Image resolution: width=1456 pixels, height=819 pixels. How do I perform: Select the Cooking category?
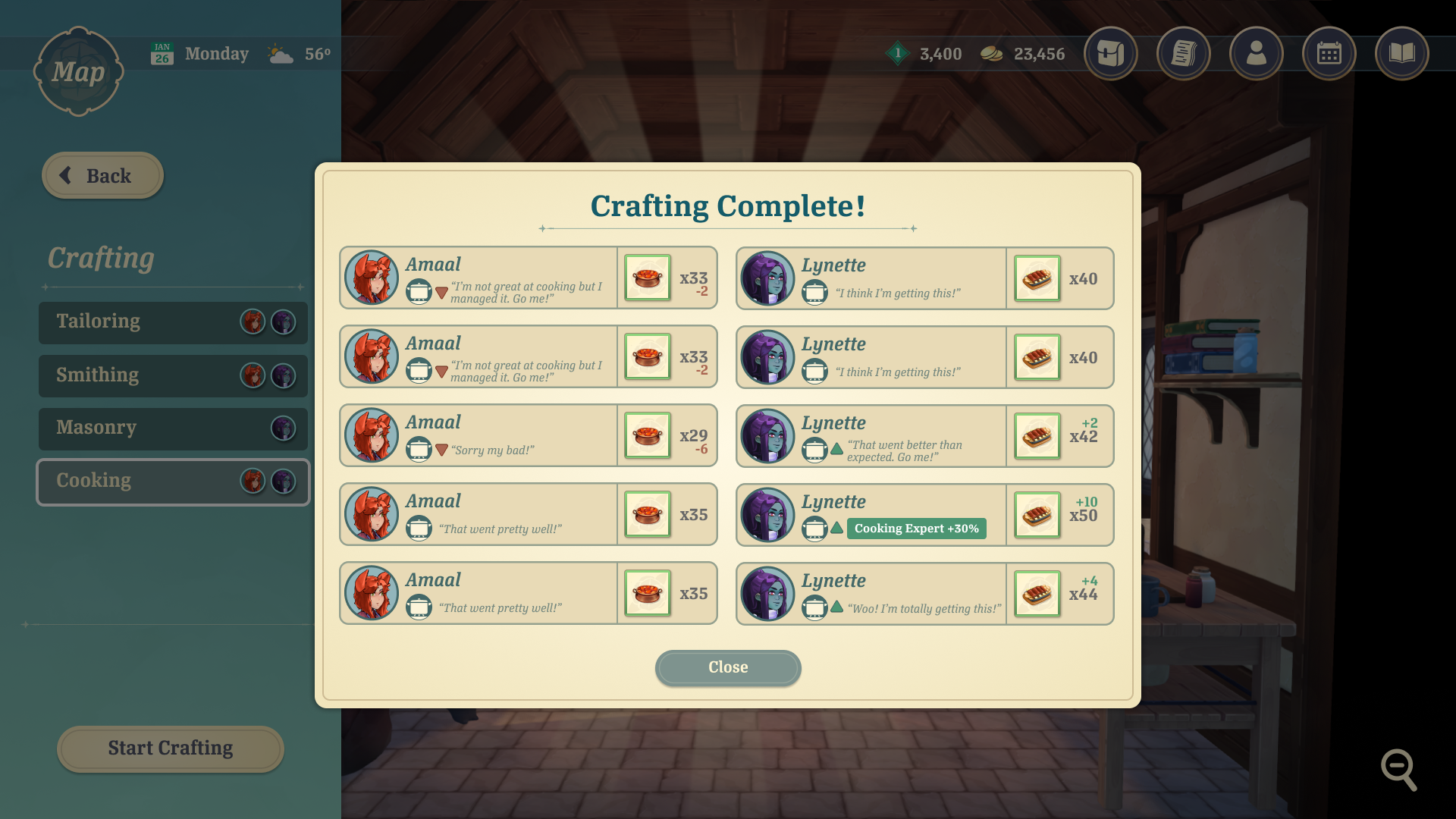(173, 482)
